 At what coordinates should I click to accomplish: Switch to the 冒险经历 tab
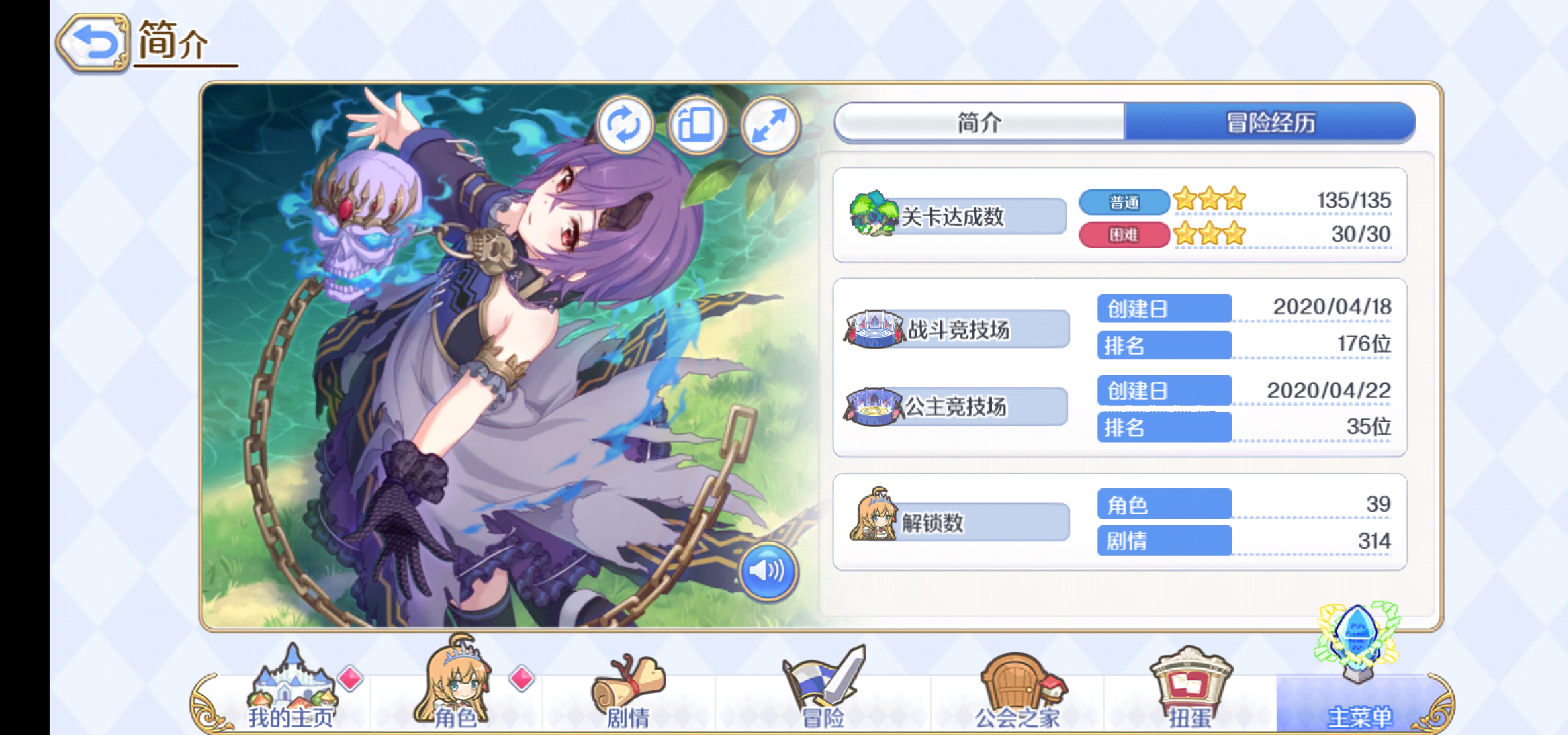1269,123
